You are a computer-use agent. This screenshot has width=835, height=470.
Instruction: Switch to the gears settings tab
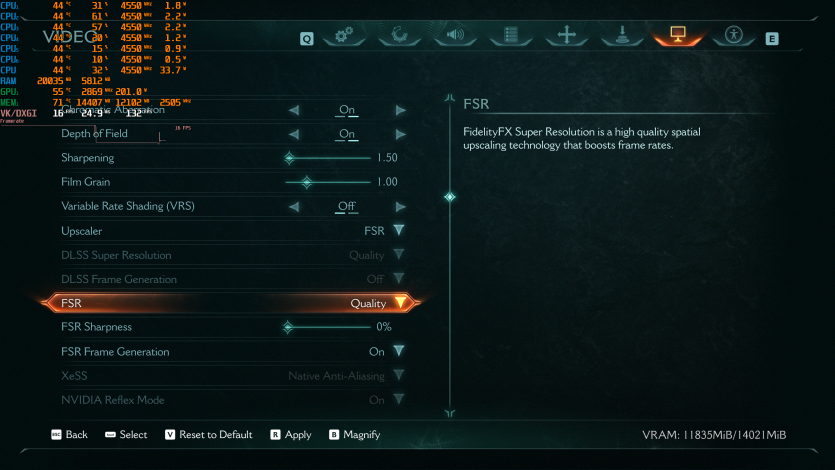[344, 36]
